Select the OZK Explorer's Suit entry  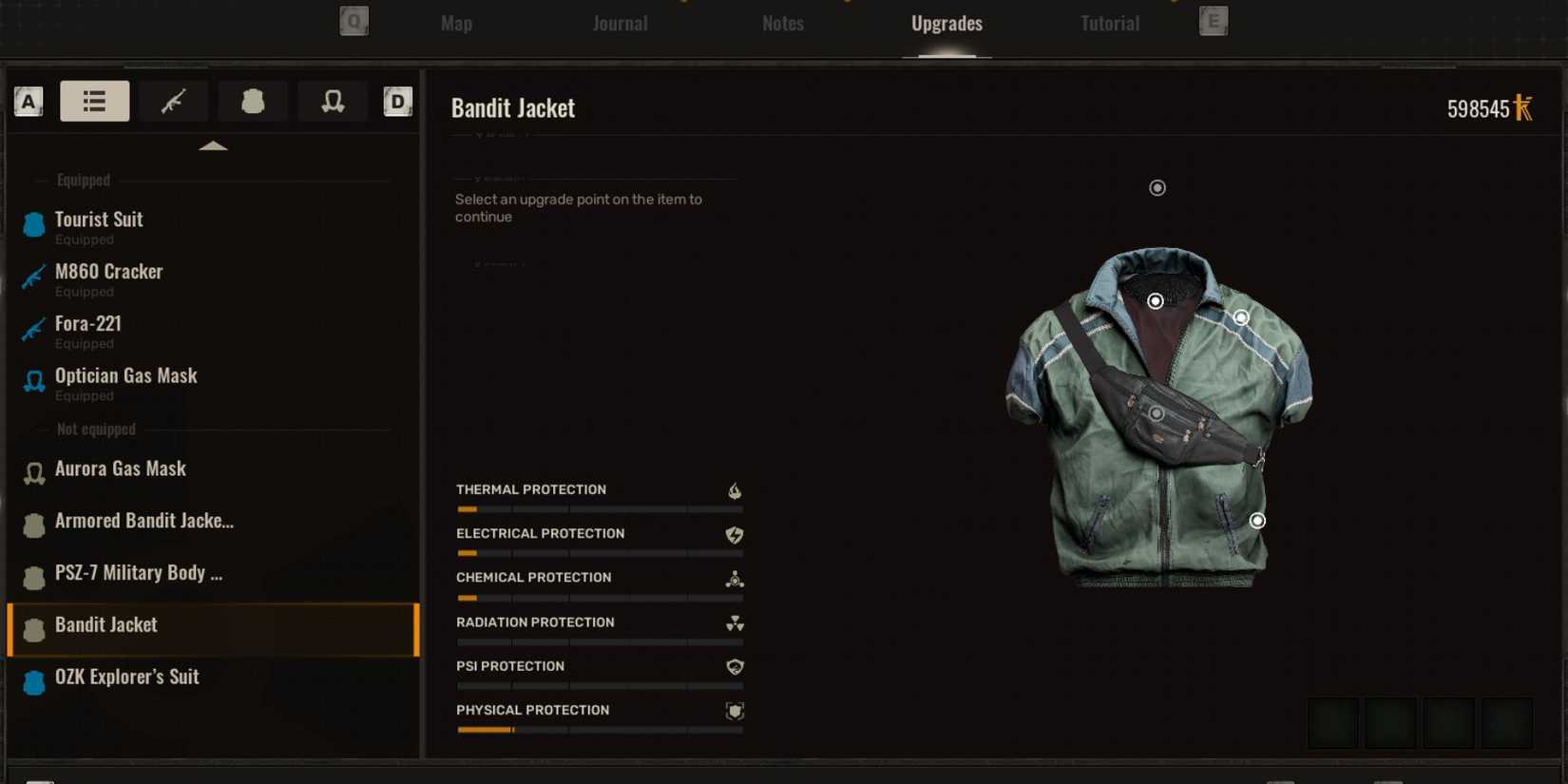tap(128, 677)
